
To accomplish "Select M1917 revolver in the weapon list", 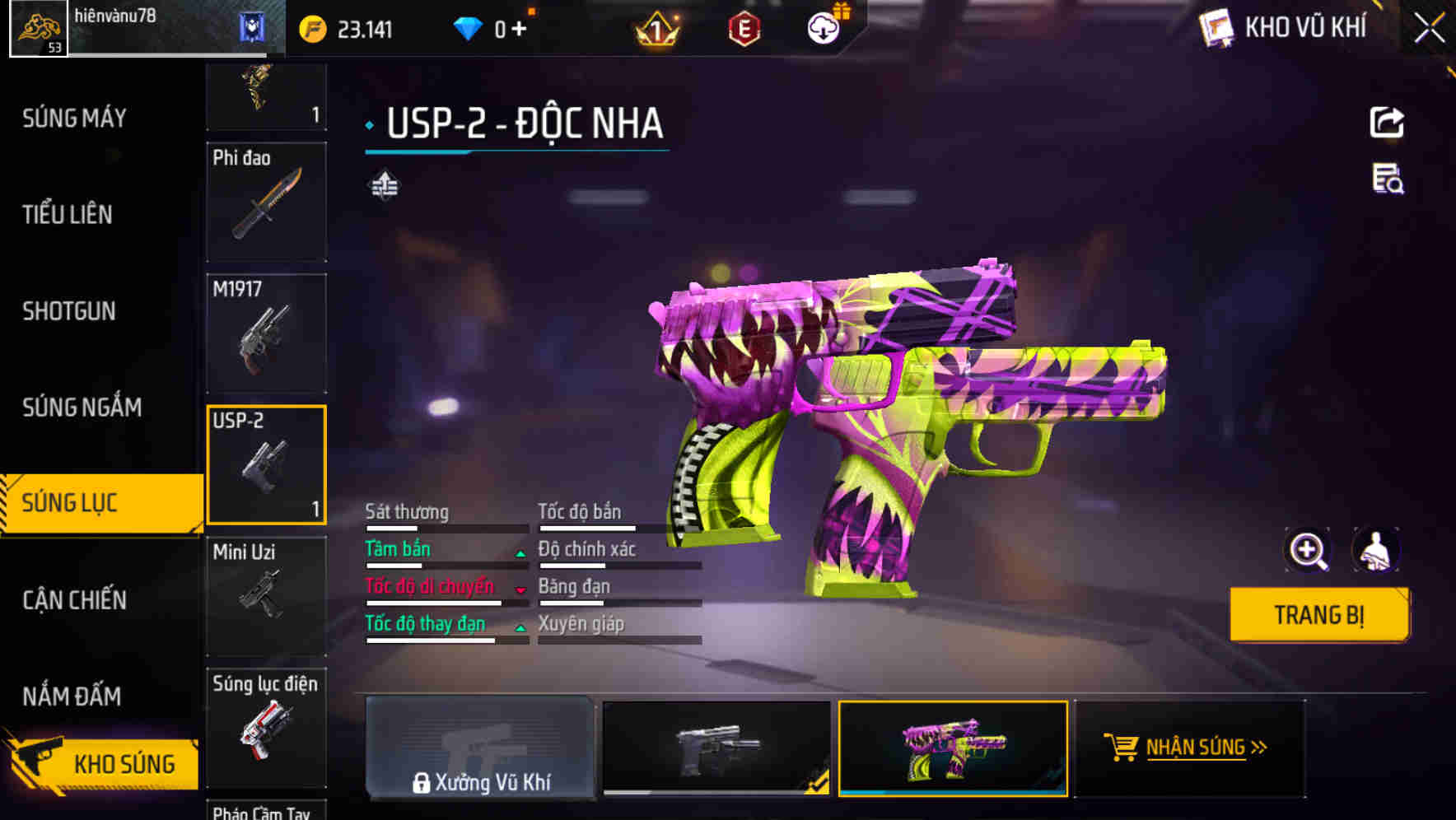I will (266, 332).
